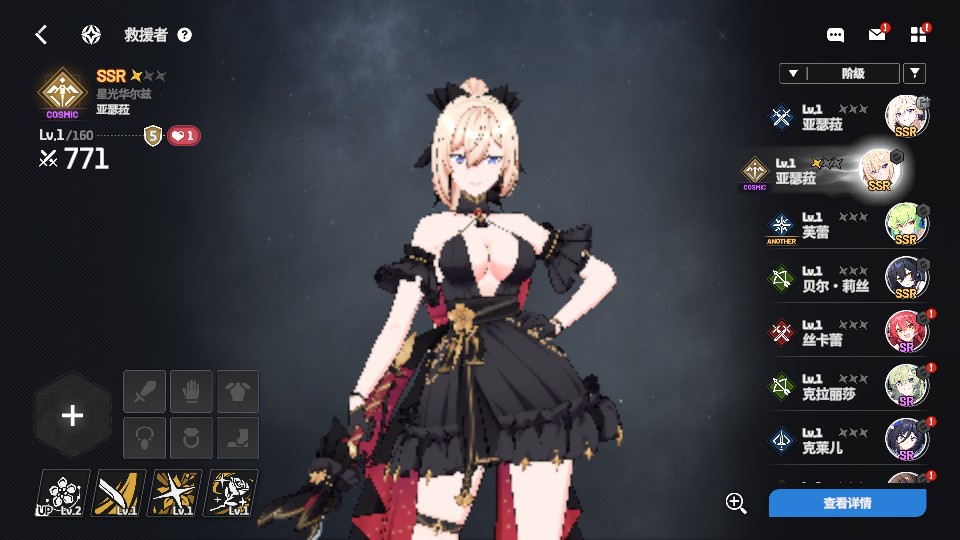Open the four-square grid menu
The width and height of the screenshot is (960, 540).
(919, 35)
